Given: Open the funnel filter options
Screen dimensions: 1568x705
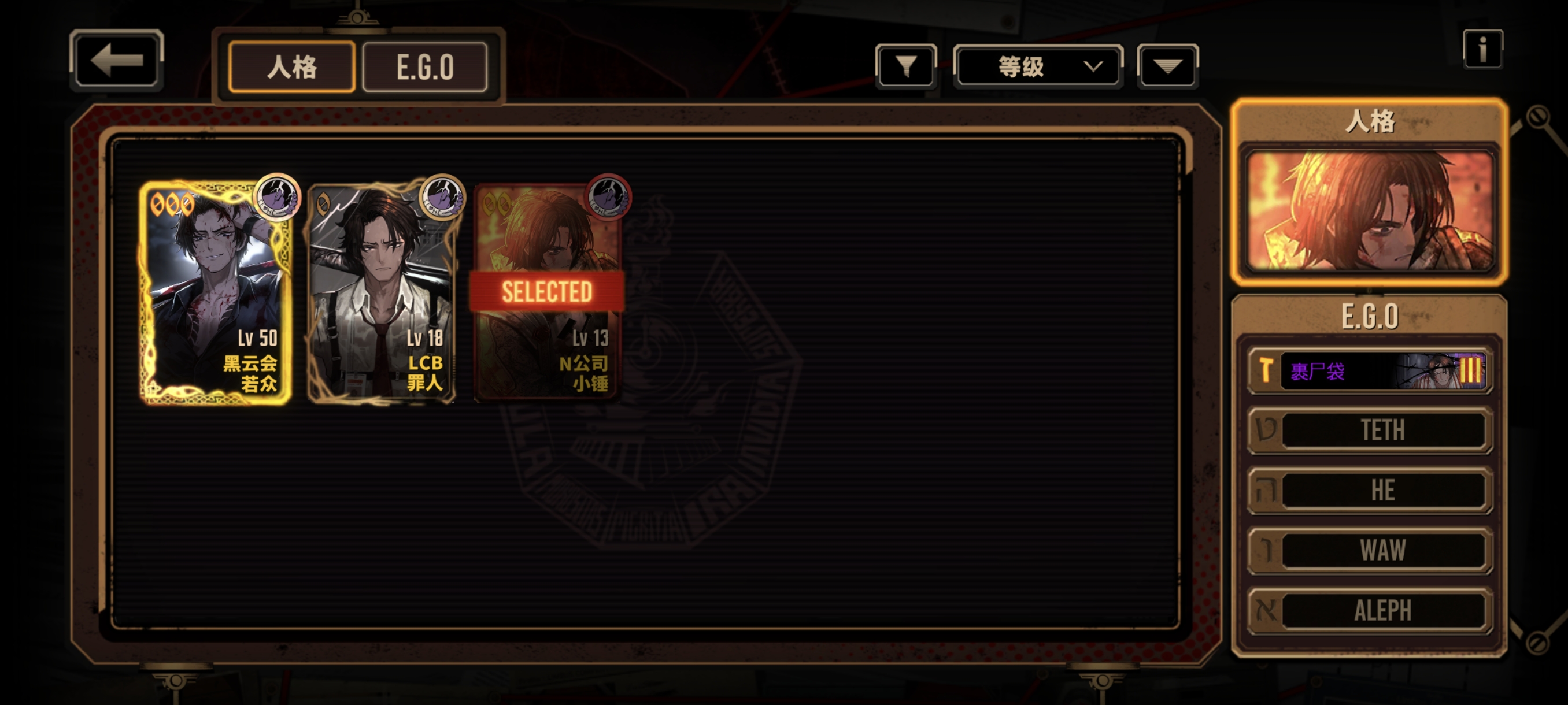Looking at the screenshot, I should pyautogui.click(x=906, y=66).
